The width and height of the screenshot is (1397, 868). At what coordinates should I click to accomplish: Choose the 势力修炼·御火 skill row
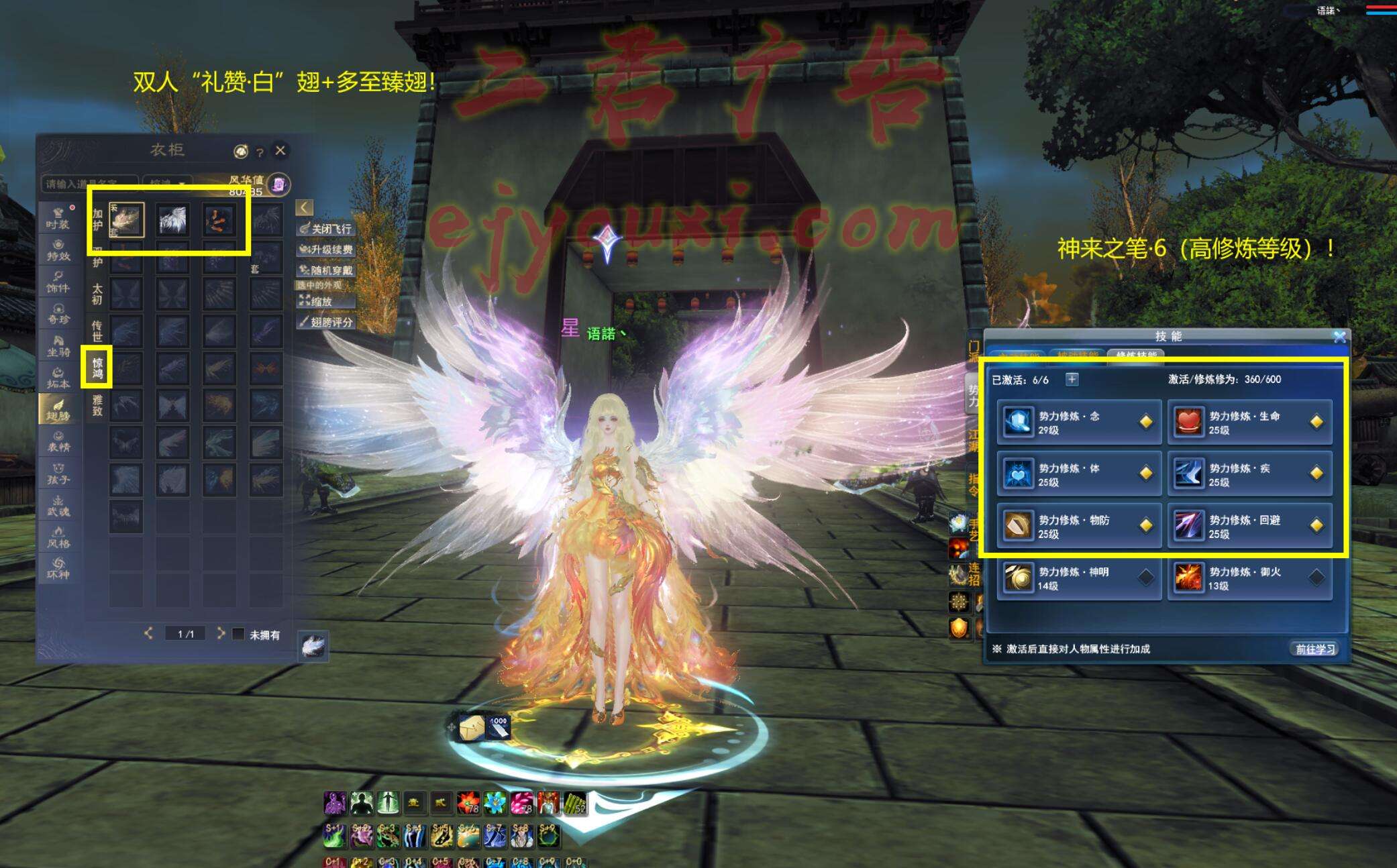tap(1249, 578)
